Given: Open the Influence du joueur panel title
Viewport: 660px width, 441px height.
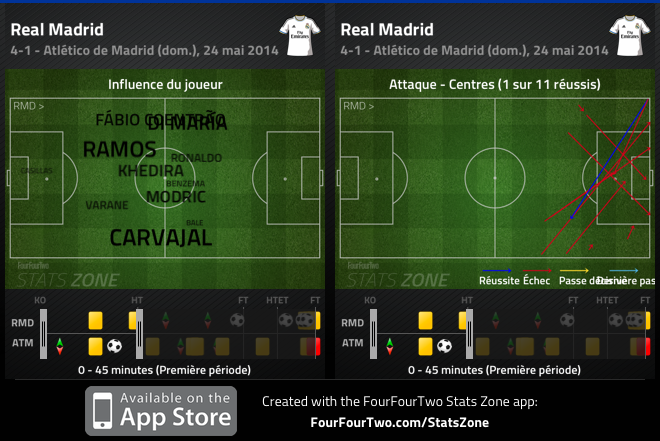Looking at the screenshot, I should [165, 84].
